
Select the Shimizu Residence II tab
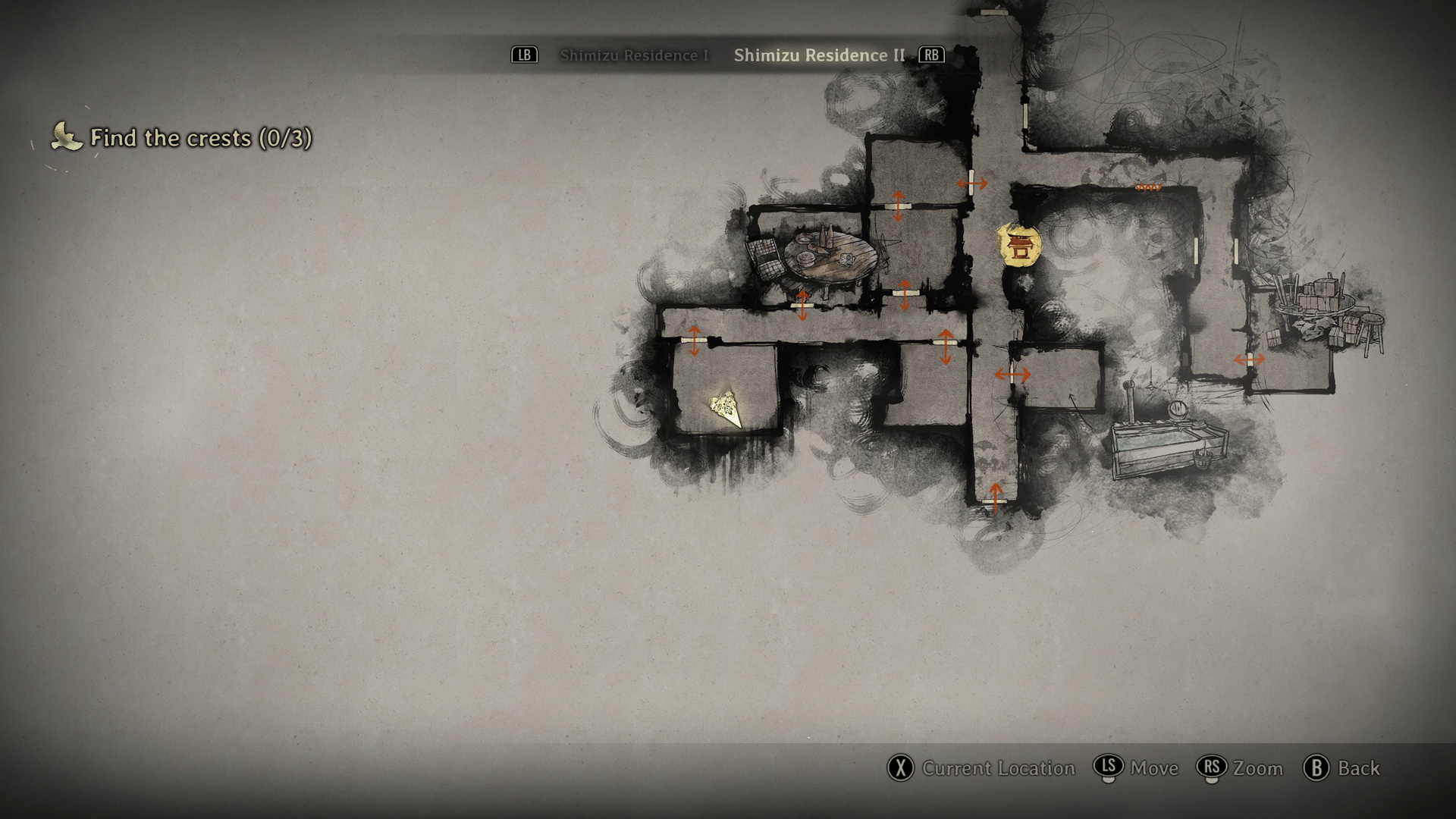click(x=819, y=55)
